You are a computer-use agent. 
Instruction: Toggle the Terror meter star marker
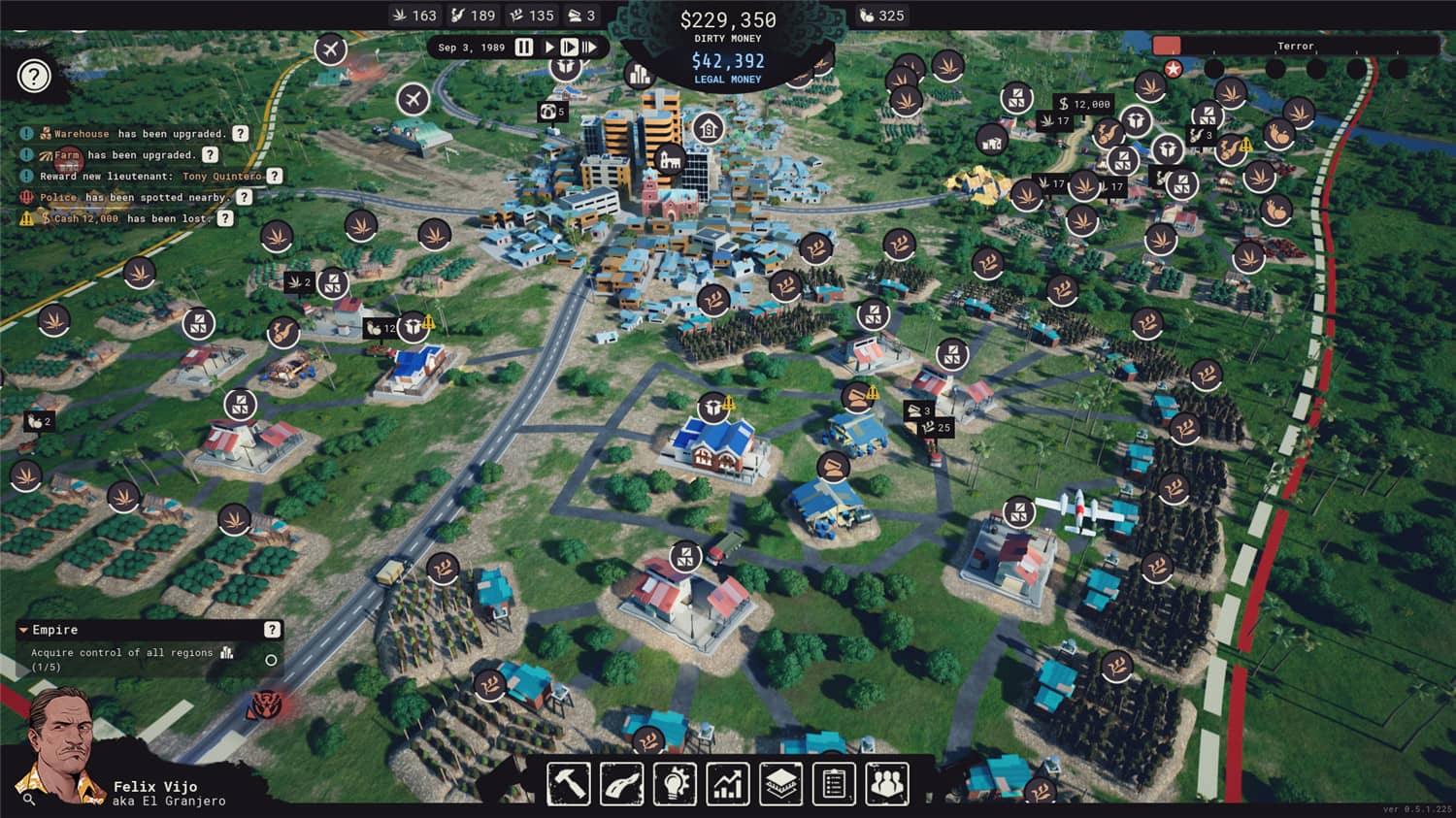[1175, 67]
